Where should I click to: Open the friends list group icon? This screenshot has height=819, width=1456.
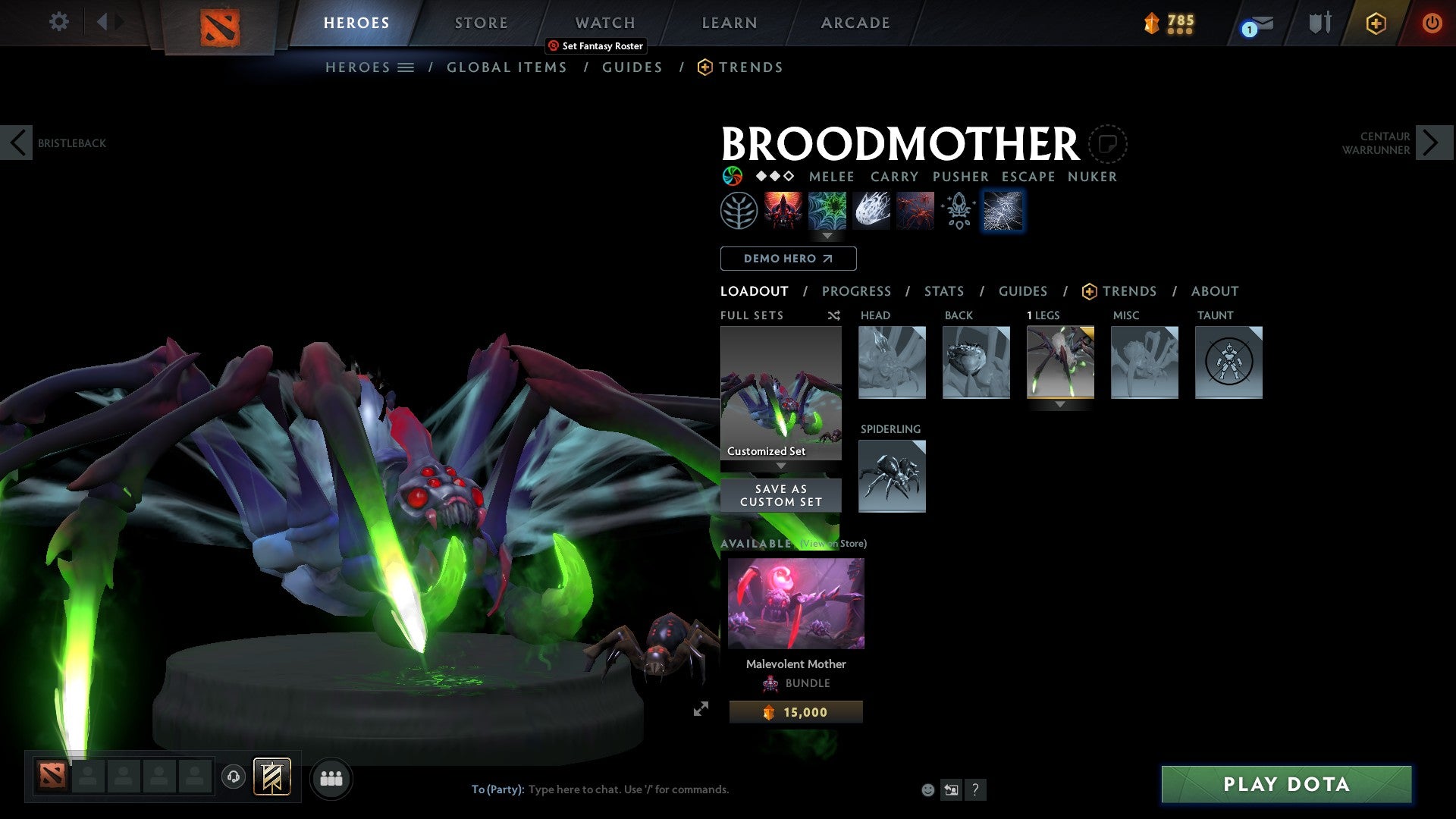click(331, 778)
